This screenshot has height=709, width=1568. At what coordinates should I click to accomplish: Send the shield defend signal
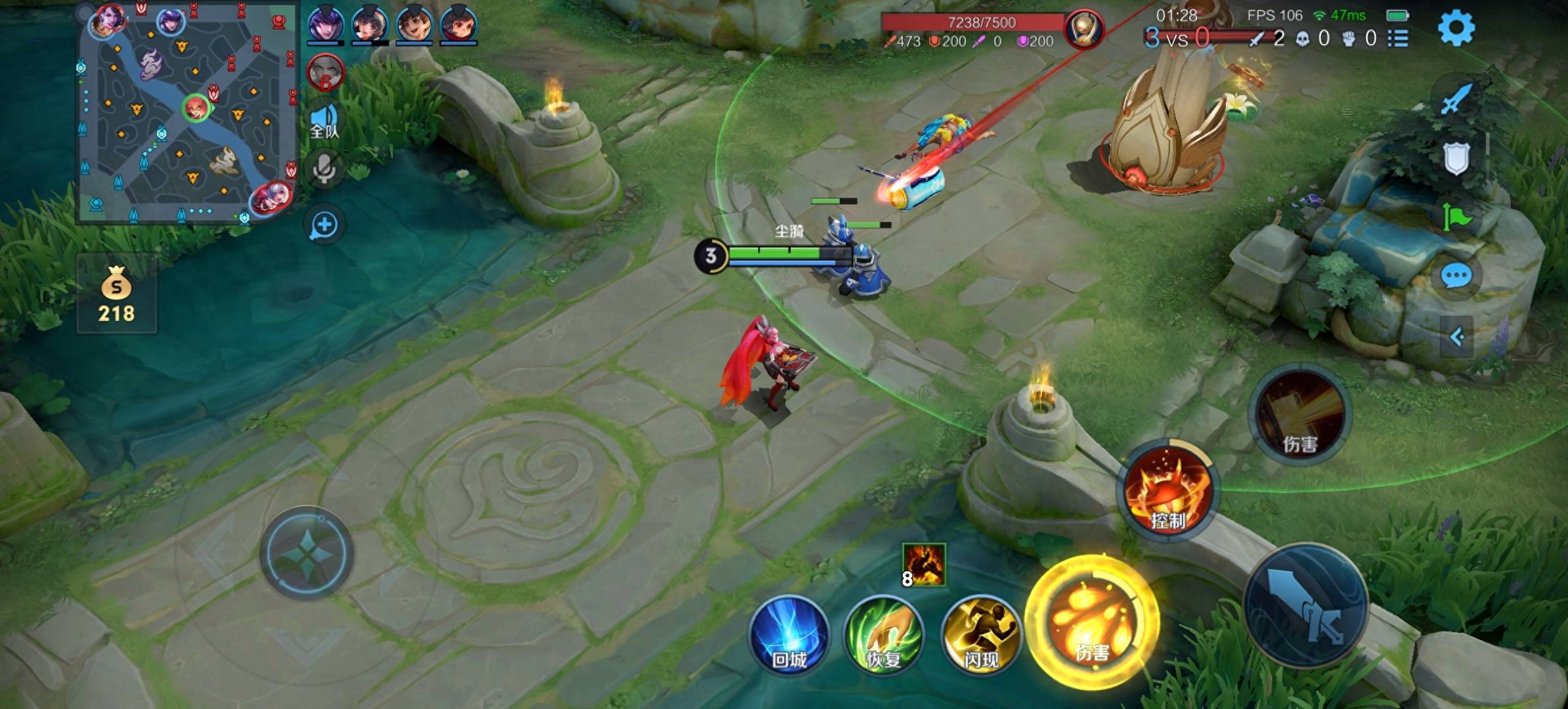(1456, 158)
